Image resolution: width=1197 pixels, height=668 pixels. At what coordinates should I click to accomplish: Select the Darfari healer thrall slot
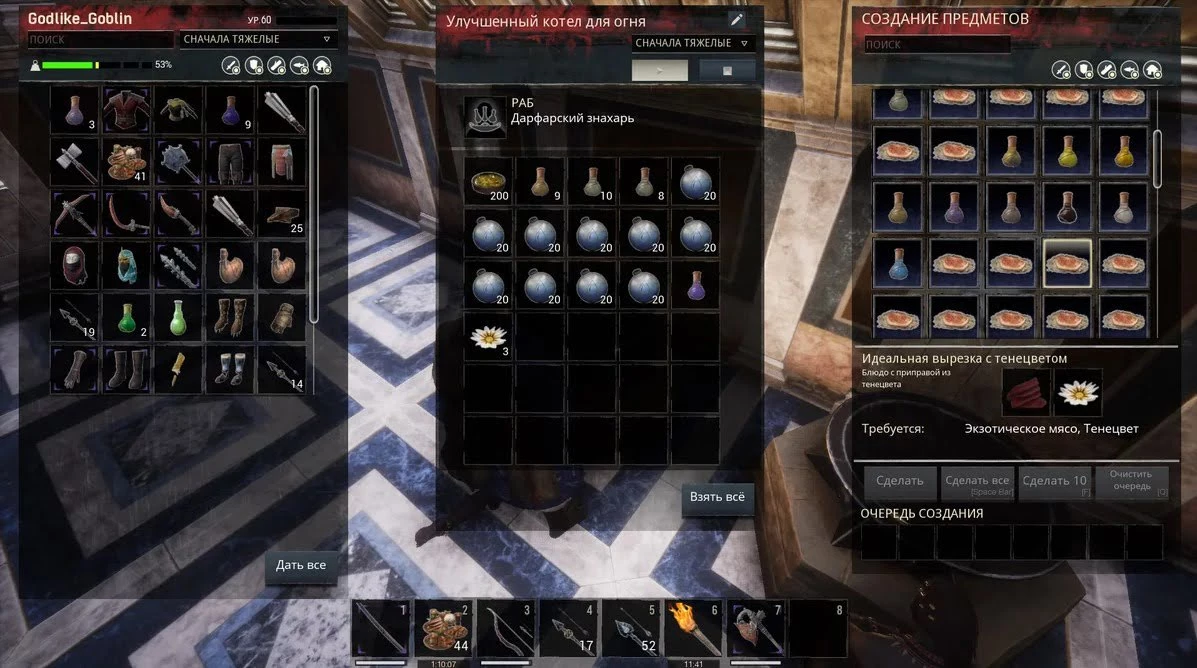point(485,117)
